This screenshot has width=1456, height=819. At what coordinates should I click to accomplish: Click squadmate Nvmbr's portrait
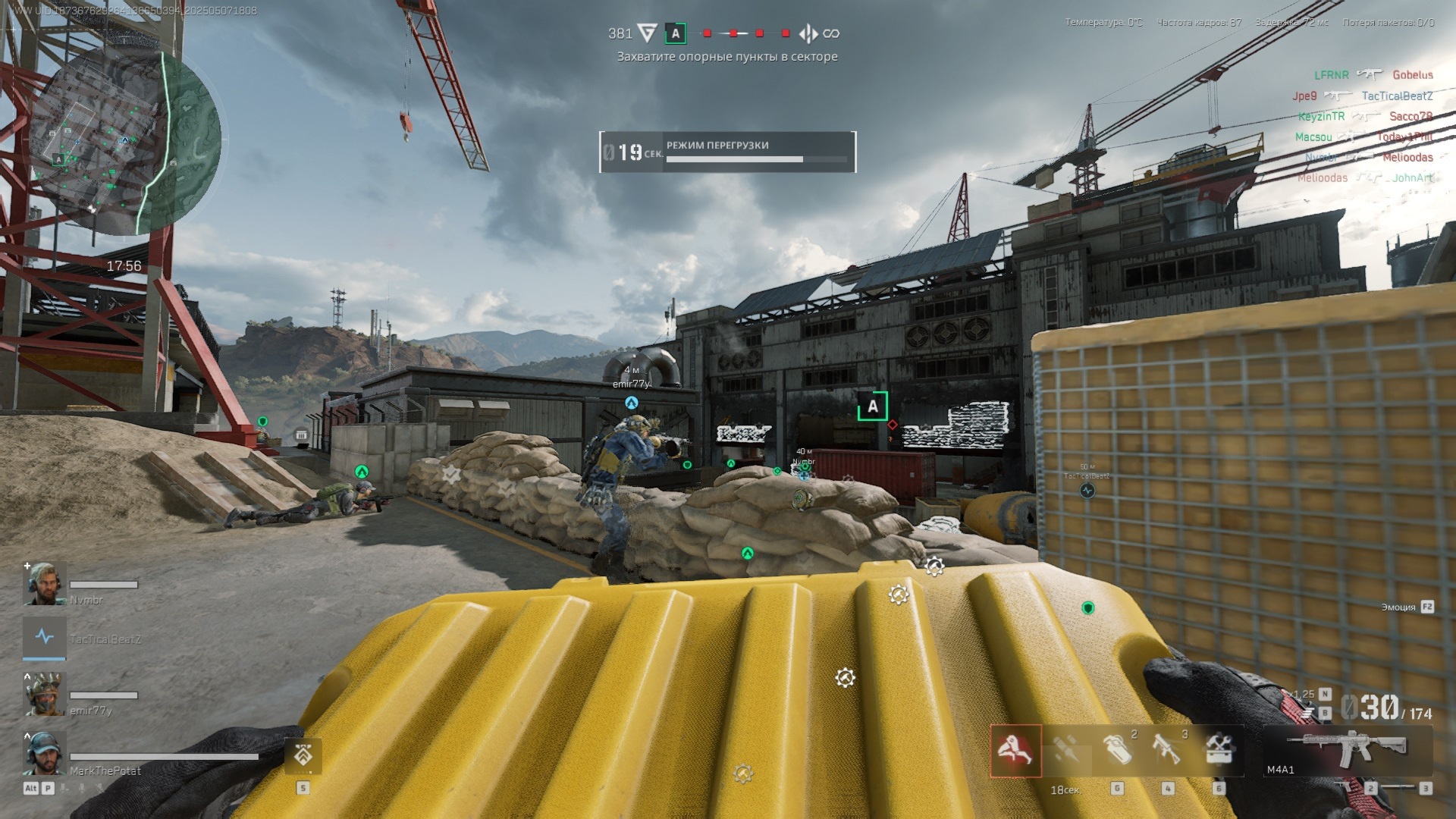45,584
